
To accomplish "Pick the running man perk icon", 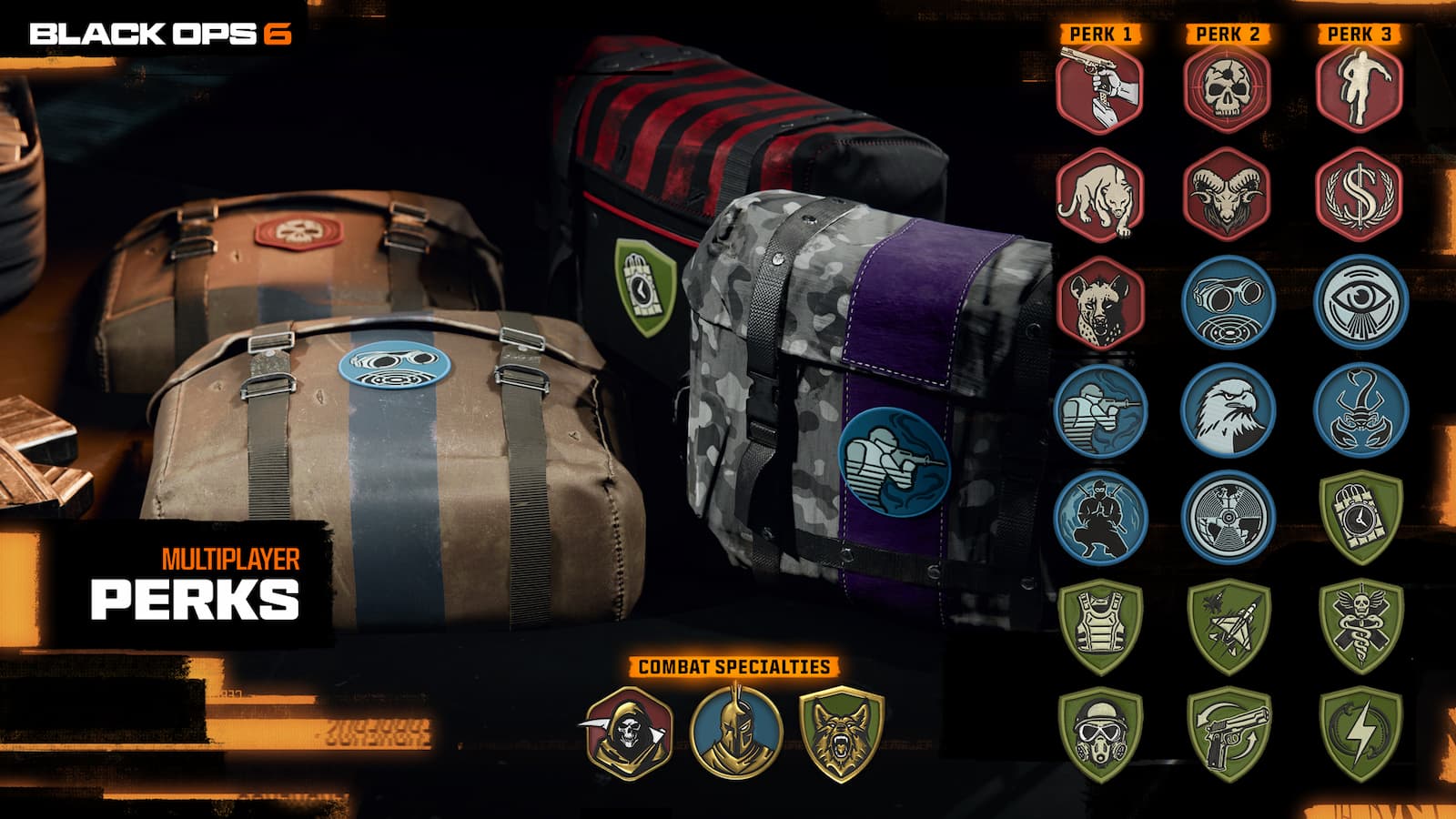I will 1360,88.
